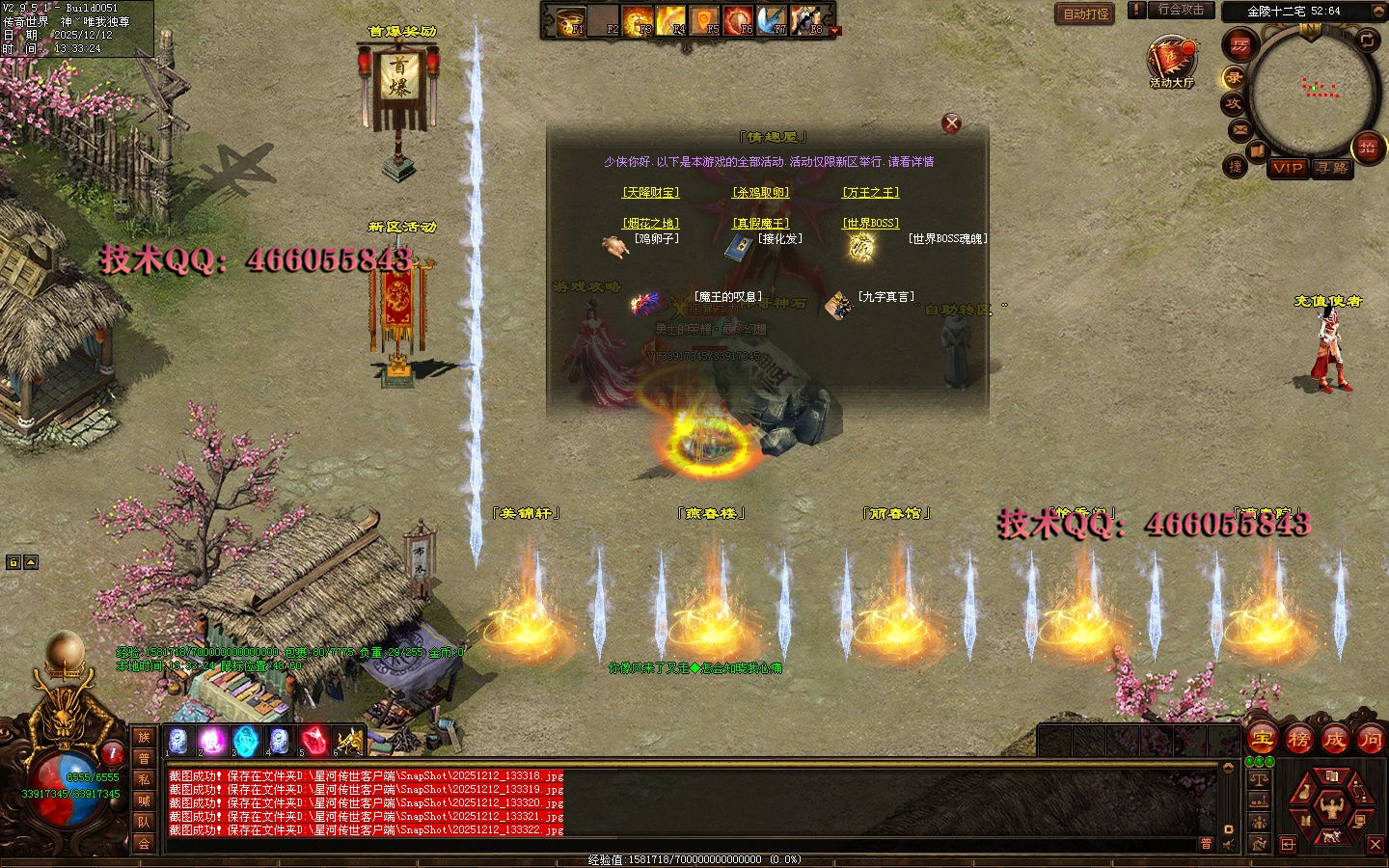Click the circular minimap

tap(1315, 92)
